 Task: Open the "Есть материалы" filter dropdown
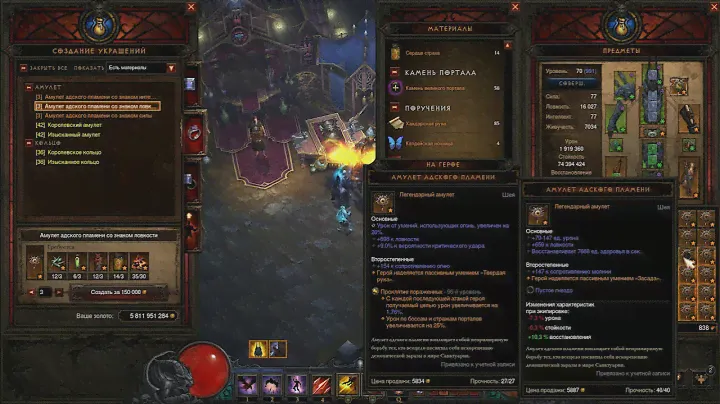coord(140,68)
